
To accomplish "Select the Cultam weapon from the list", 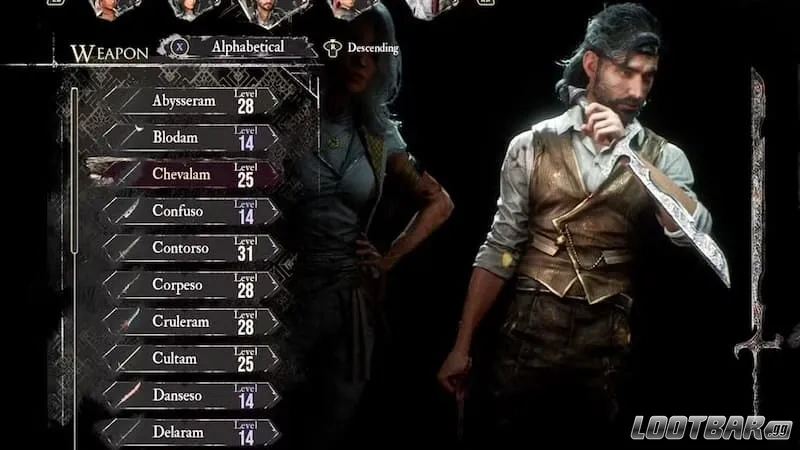I will 190,358.
